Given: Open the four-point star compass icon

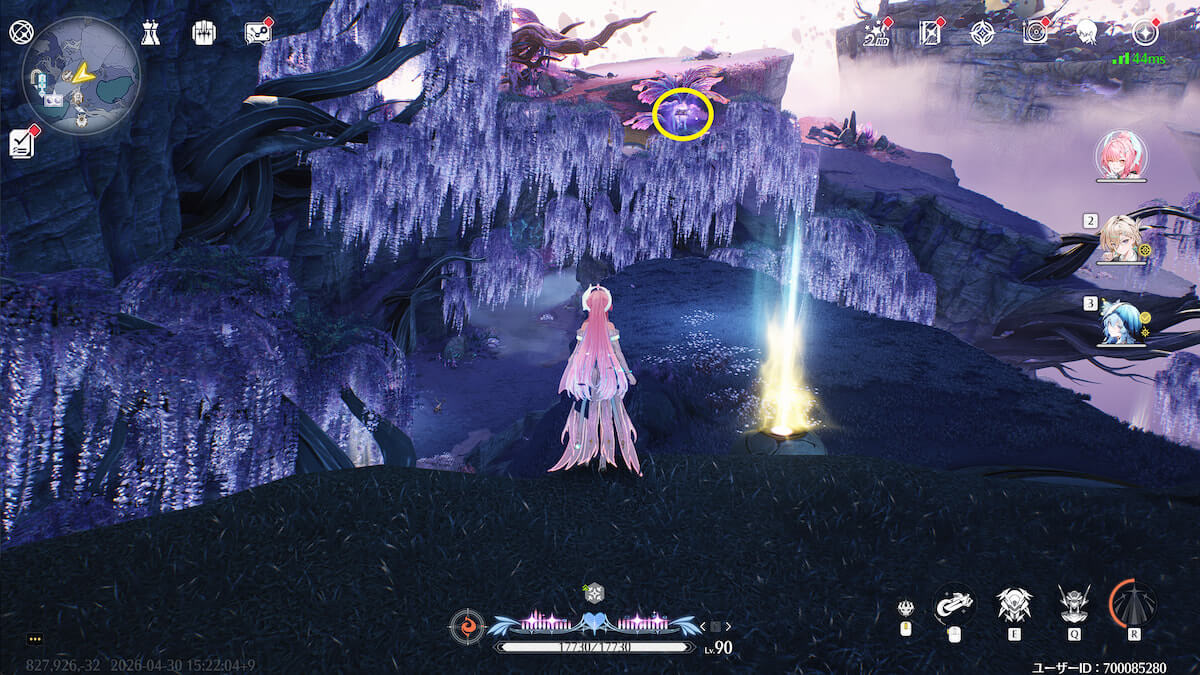Looking at the screenshot, I should [x=982, y=33].
